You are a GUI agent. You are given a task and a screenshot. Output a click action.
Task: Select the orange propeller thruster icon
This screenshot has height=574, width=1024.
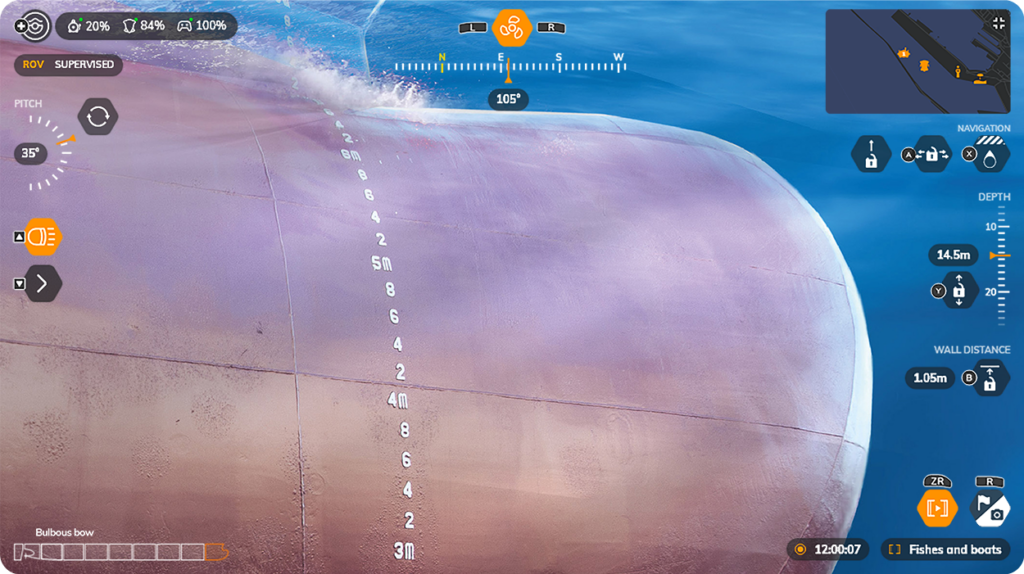pyautogui.click(x=510, y=28)
